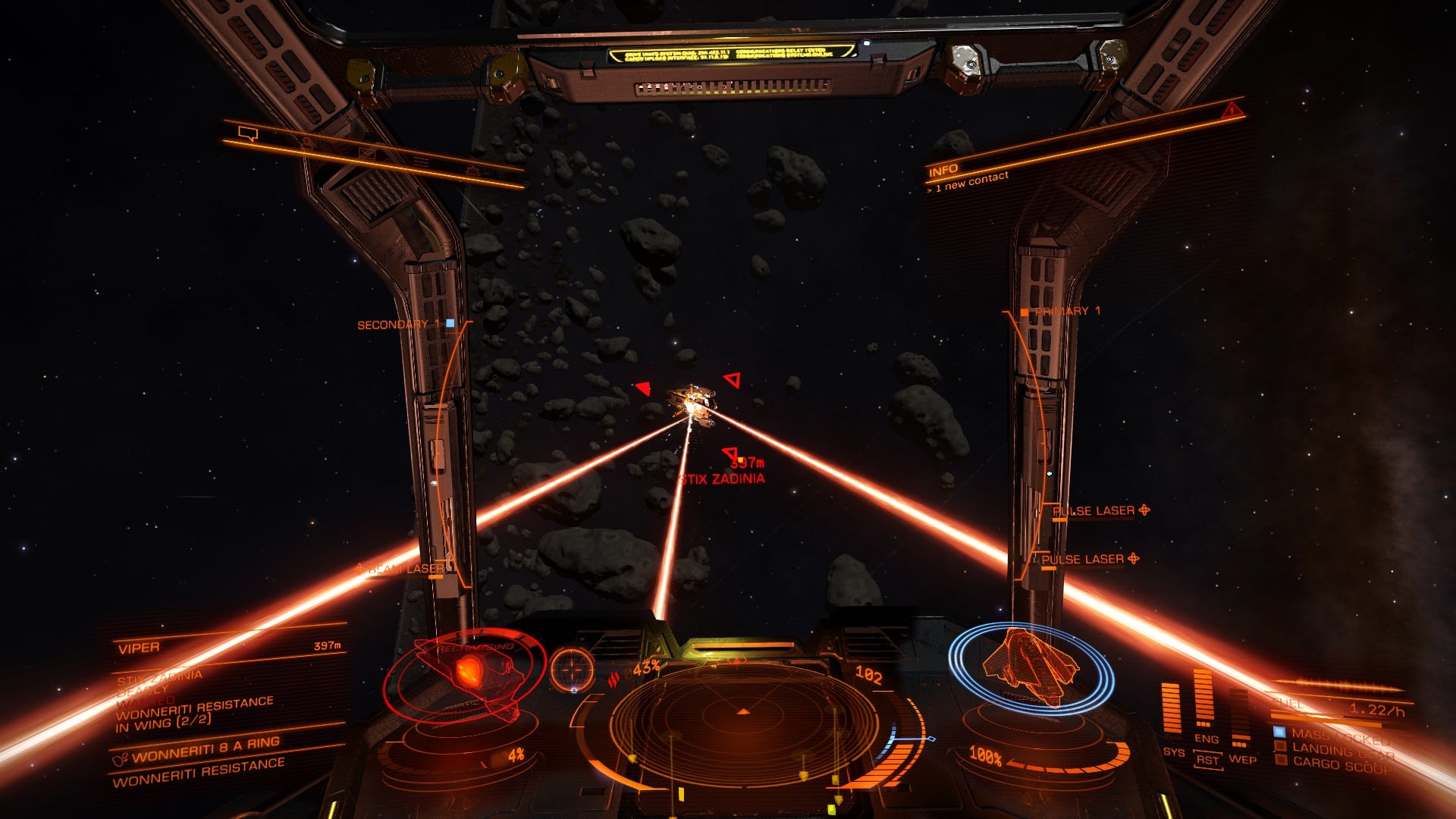The width and height of the screenshot is (1456, 819).
Task: Click the red warning triangle icon
Action: click(1232, 111)
